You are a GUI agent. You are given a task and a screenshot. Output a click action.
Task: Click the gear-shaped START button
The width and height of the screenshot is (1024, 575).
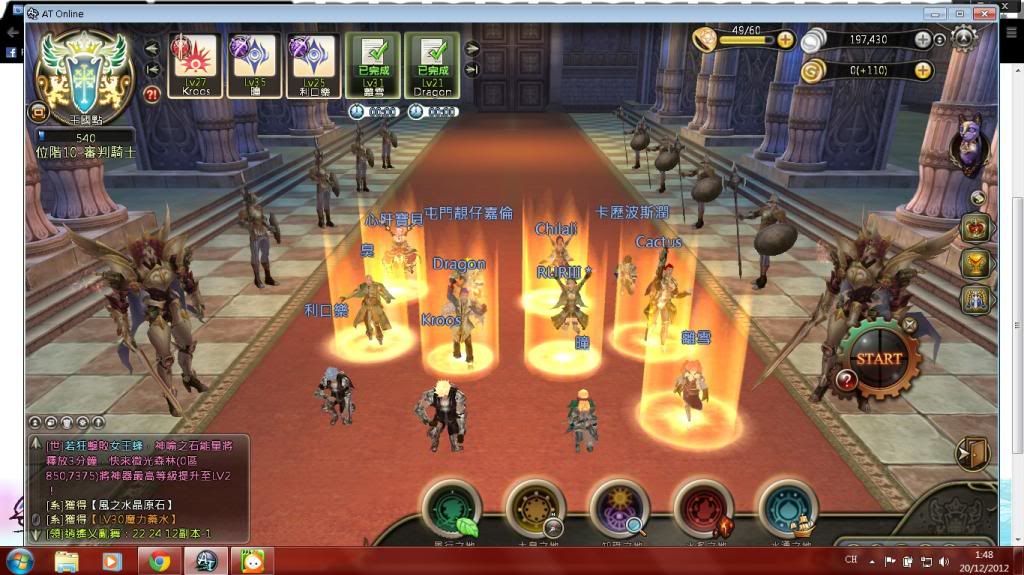tap(878, 357)
